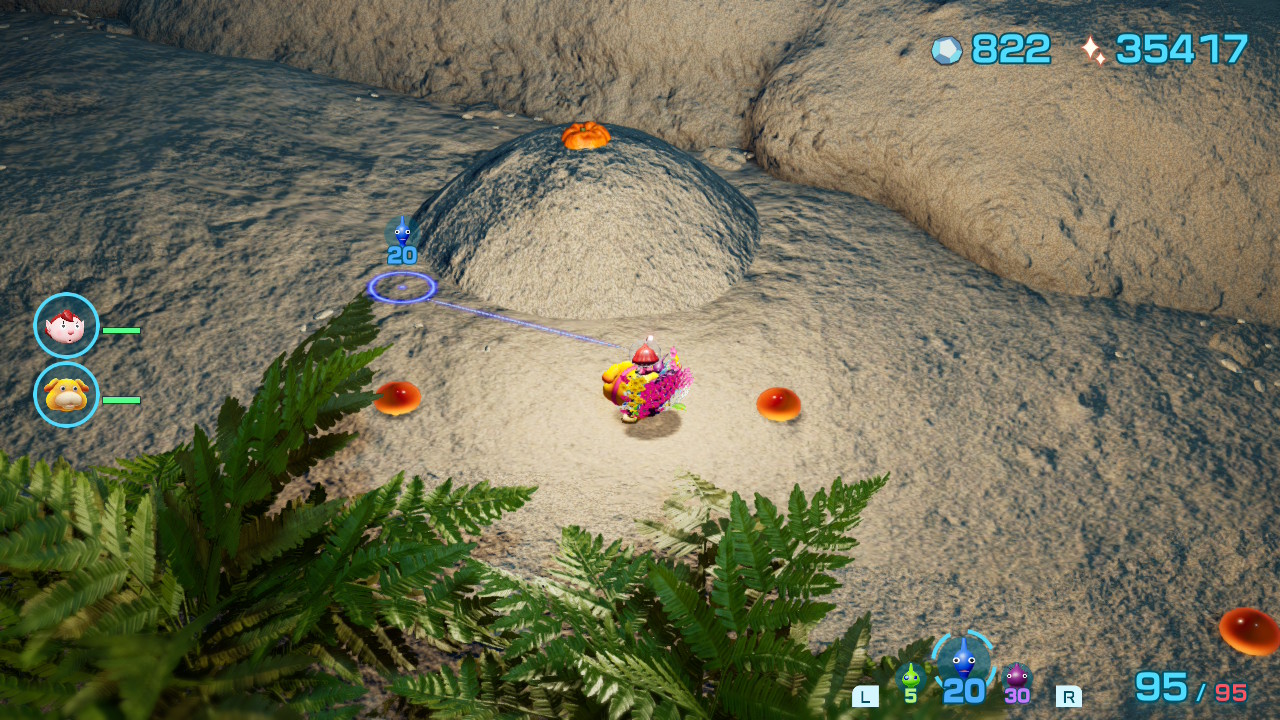Switch to the Oatchi dog portrait
Viewport: 1280px width, 720px height.
[x=66, y=395]
